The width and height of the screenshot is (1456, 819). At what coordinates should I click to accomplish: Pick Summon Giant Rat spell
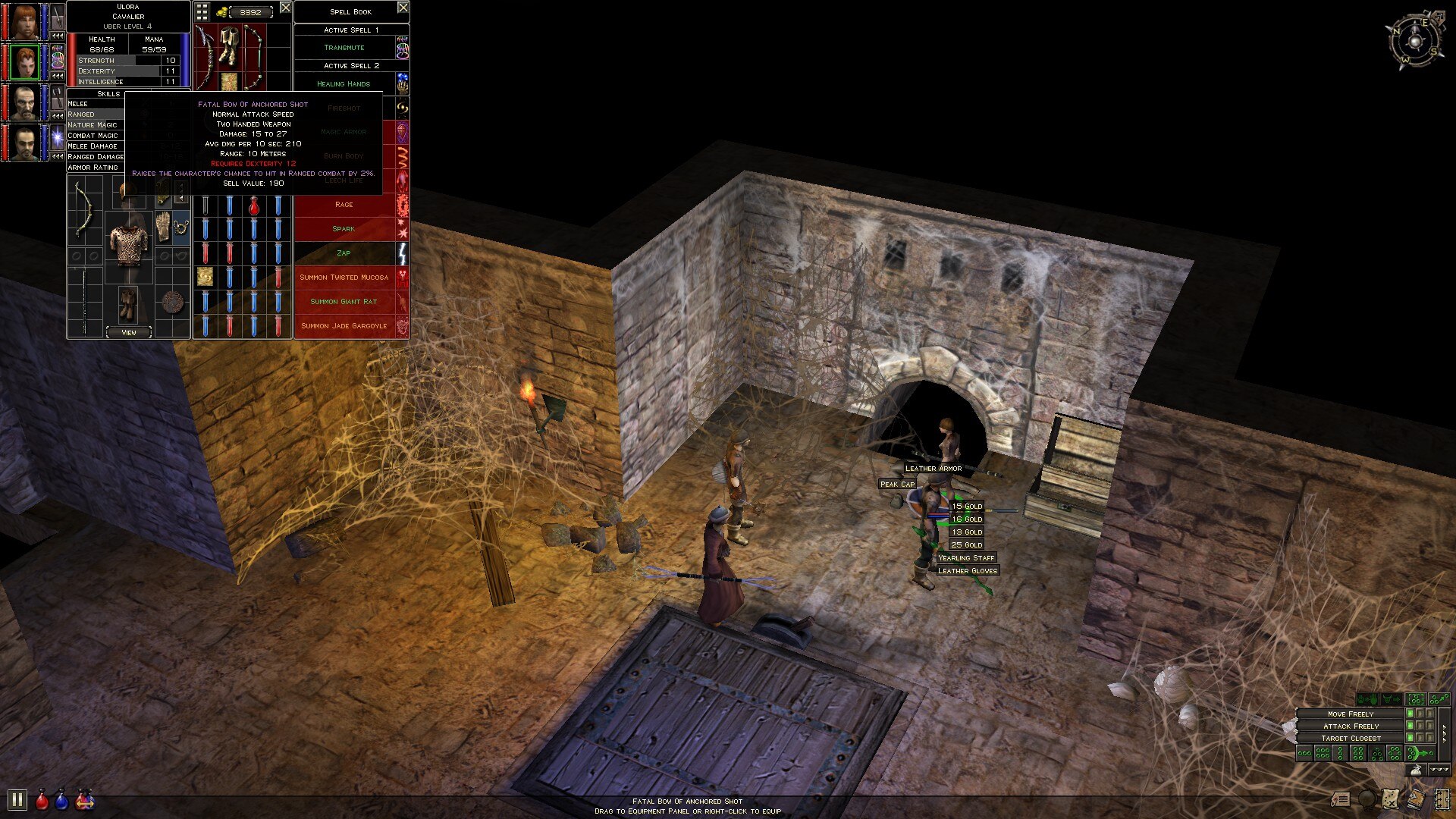click(344, 302)
